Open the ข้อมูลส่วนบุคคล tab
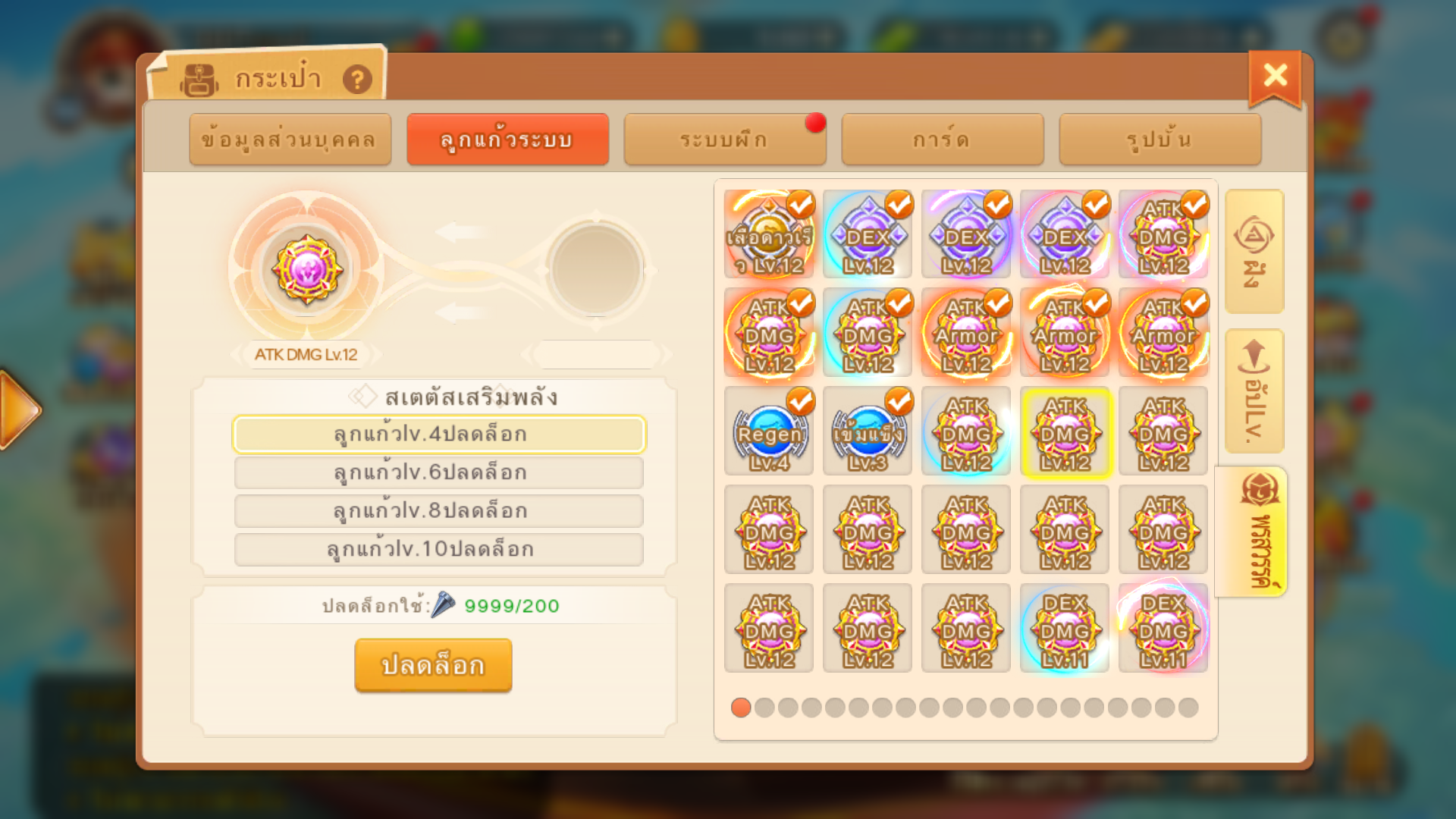This screenshot has width=1456, height=819. 290,140
